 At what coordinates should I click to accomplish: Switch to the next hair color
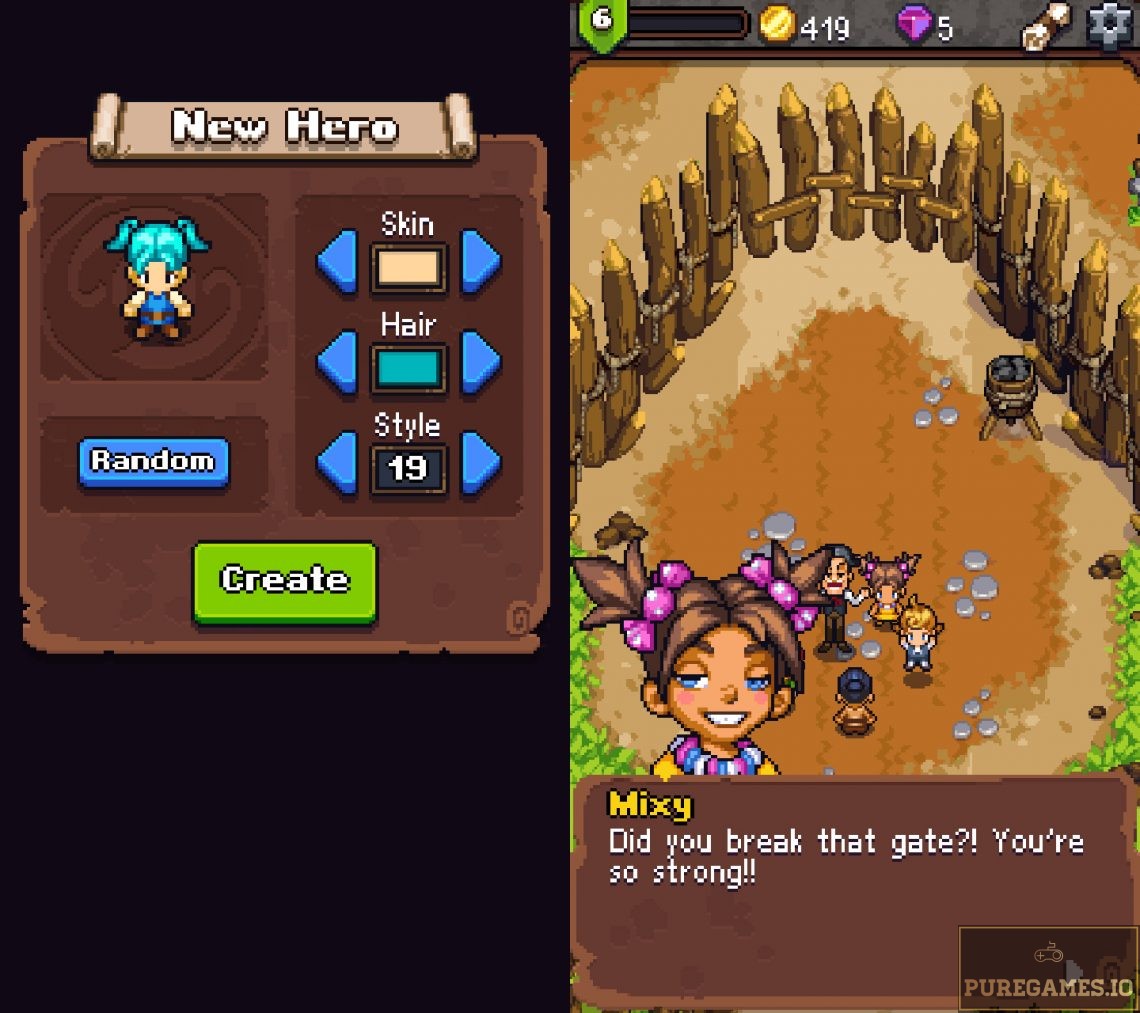point(480,363)
